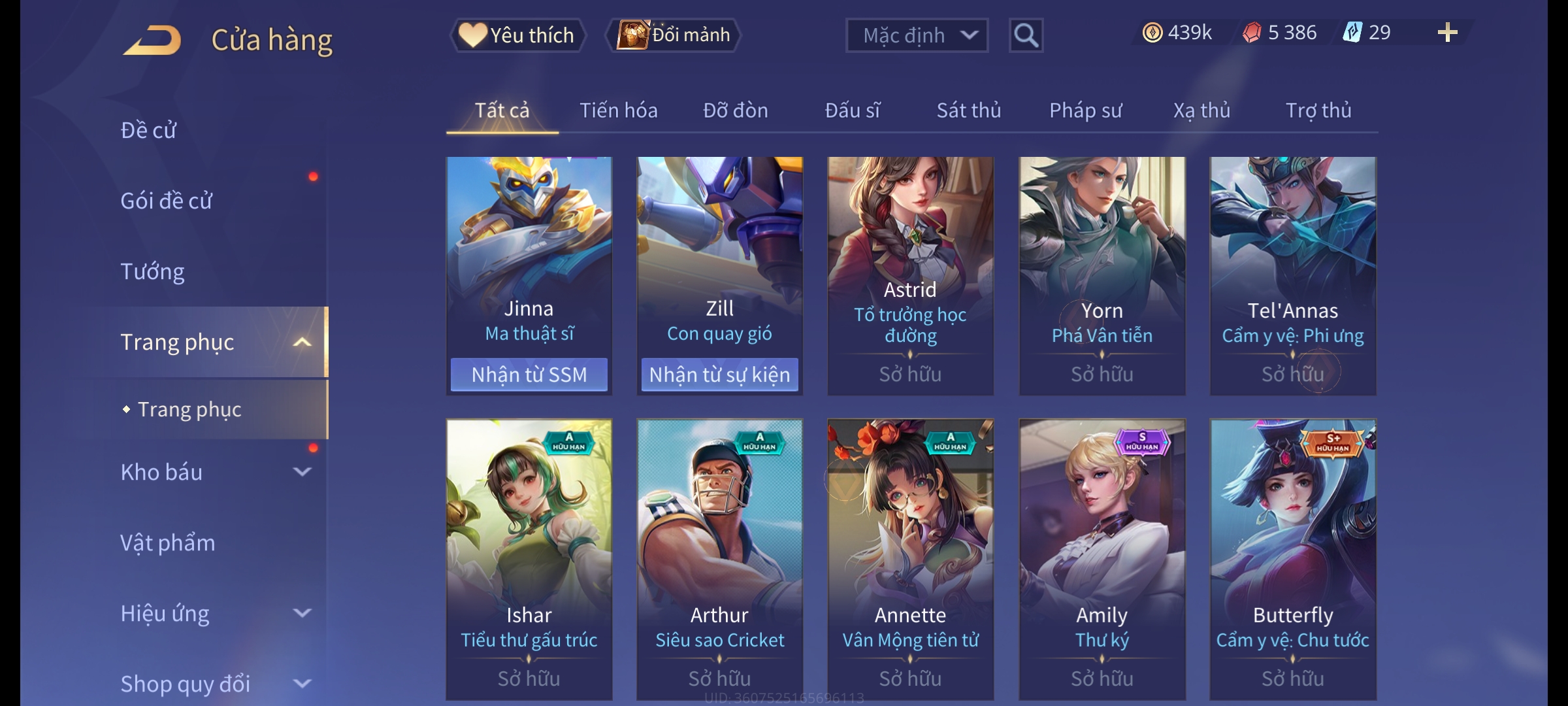Select the Sát thủ category tab

click(x=968, y=110)
